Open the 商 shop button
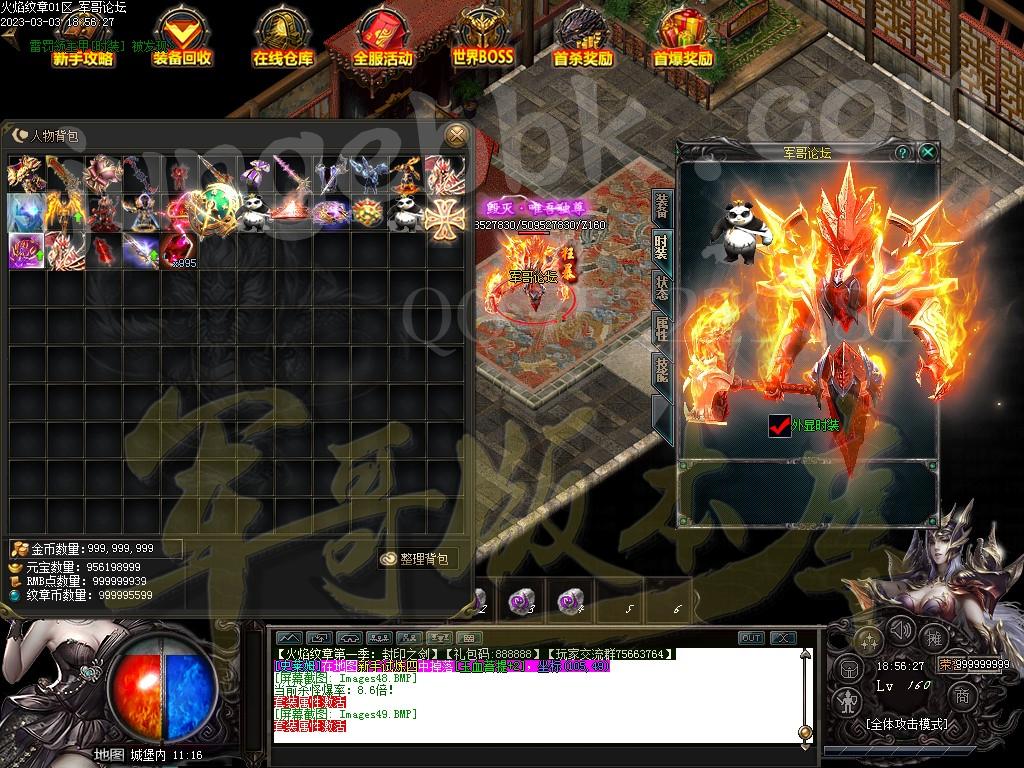 pos(962,696)
